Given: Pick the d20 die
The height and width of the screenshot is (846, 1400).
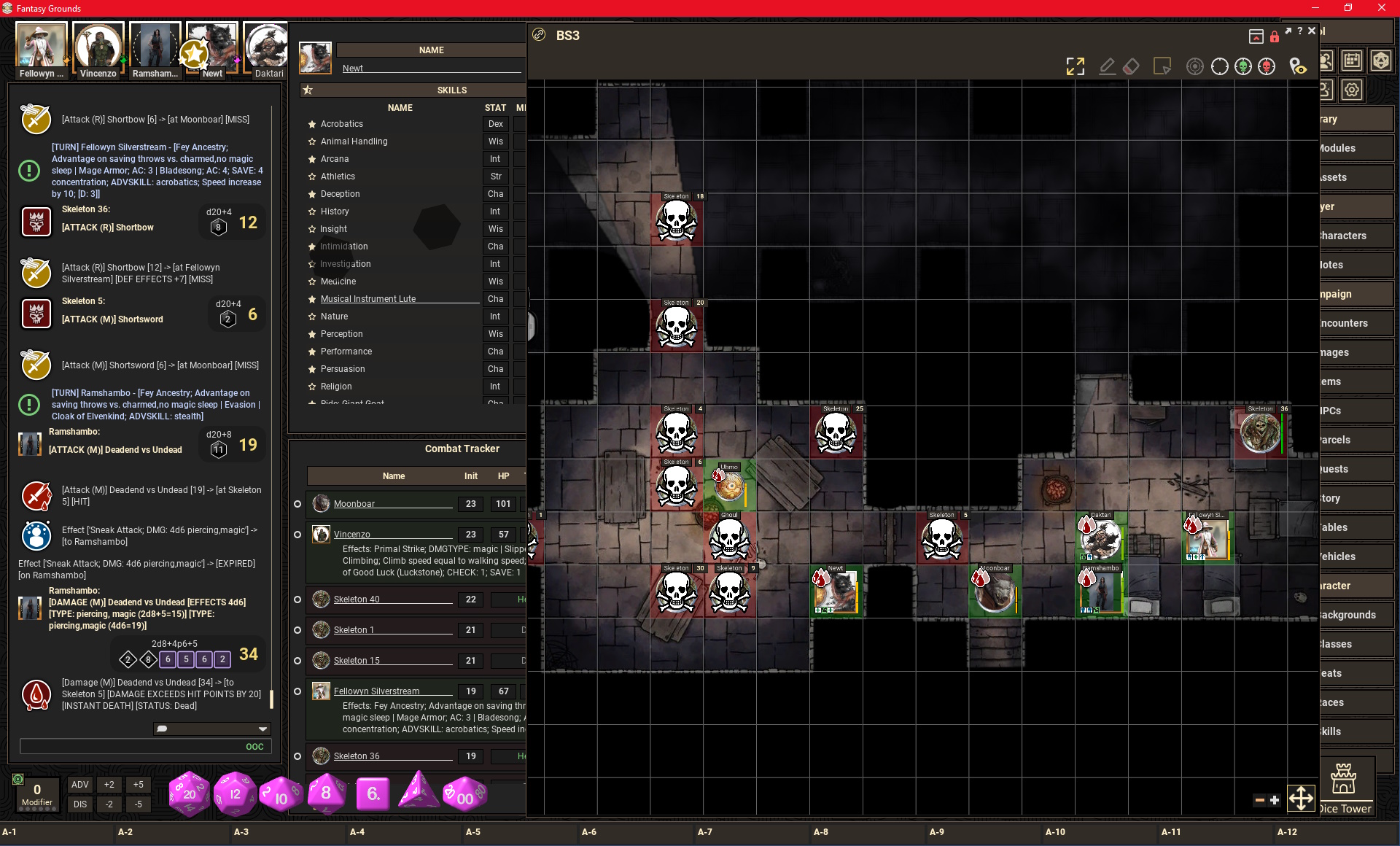Looking at the screenshot, I should pos(189,793).
